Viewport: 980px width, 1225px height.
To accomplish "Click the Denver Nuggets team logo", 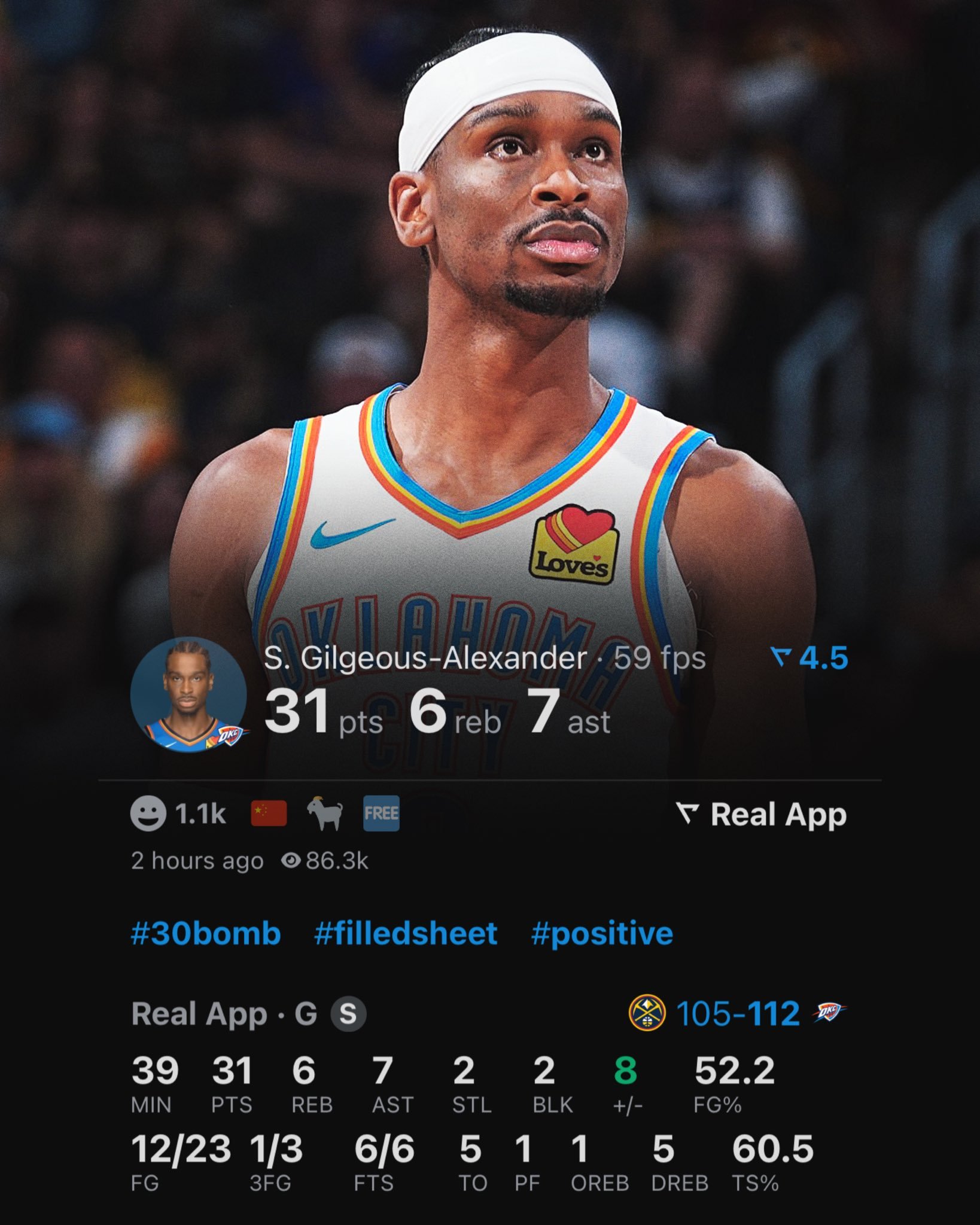I will (647, 1013).
